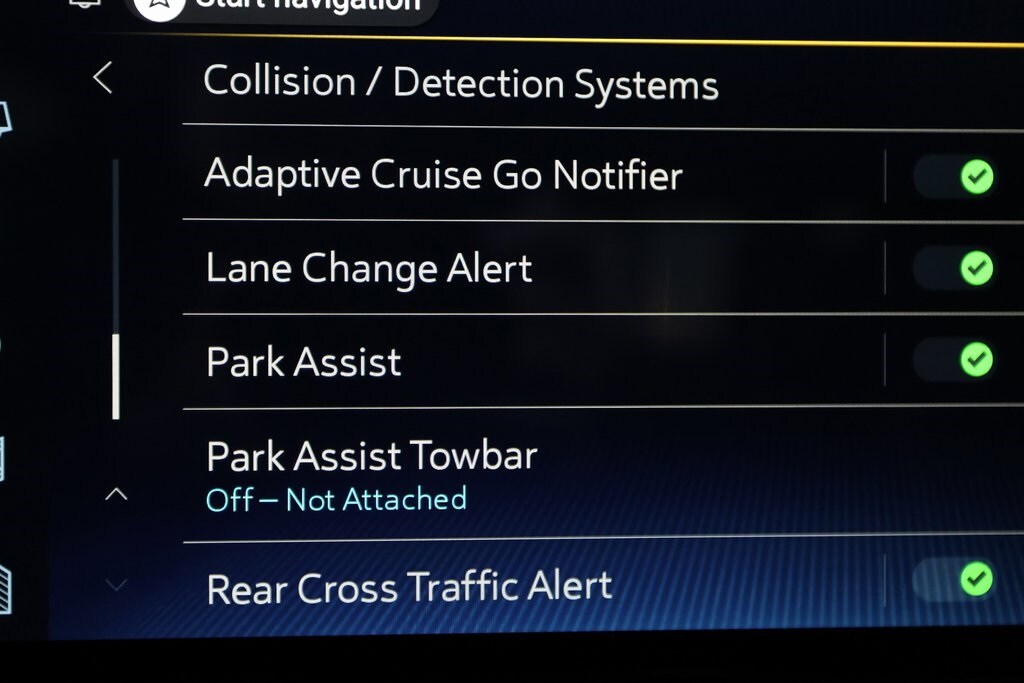This screenshot has height=683, width=1024.
Task: Toggle Adaptive Cruise Go Notifier switch
Action: coord(958,178)
